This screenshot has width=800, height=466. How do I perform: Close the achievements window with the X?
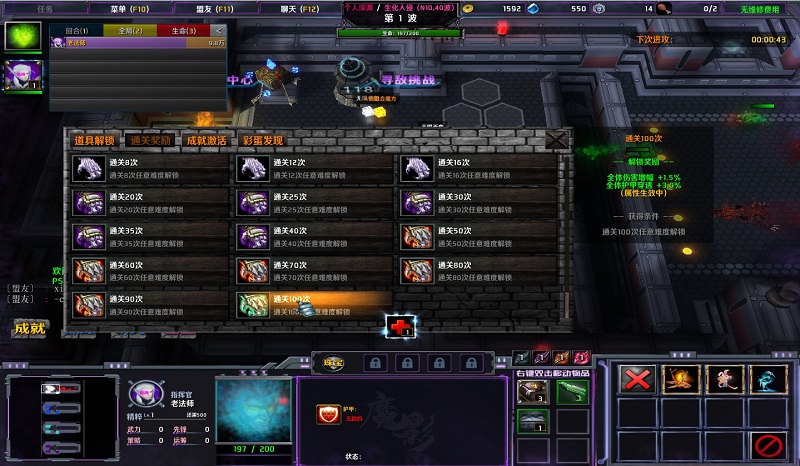[x=556, y=140]
